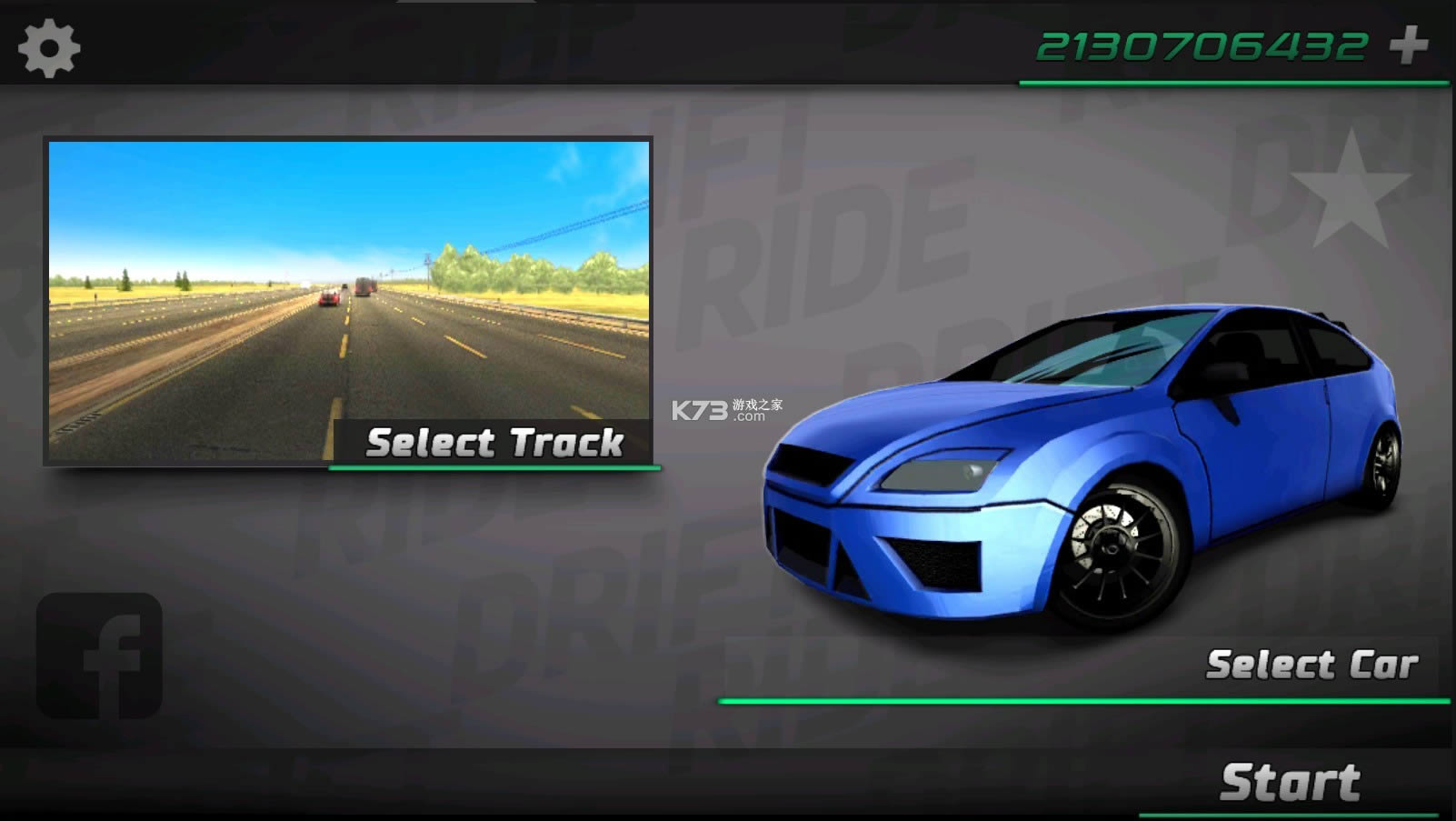The width and height of the screenshot is (1456, 821).
Task: Tap the Select Track label text
Action: coord(494,444)
